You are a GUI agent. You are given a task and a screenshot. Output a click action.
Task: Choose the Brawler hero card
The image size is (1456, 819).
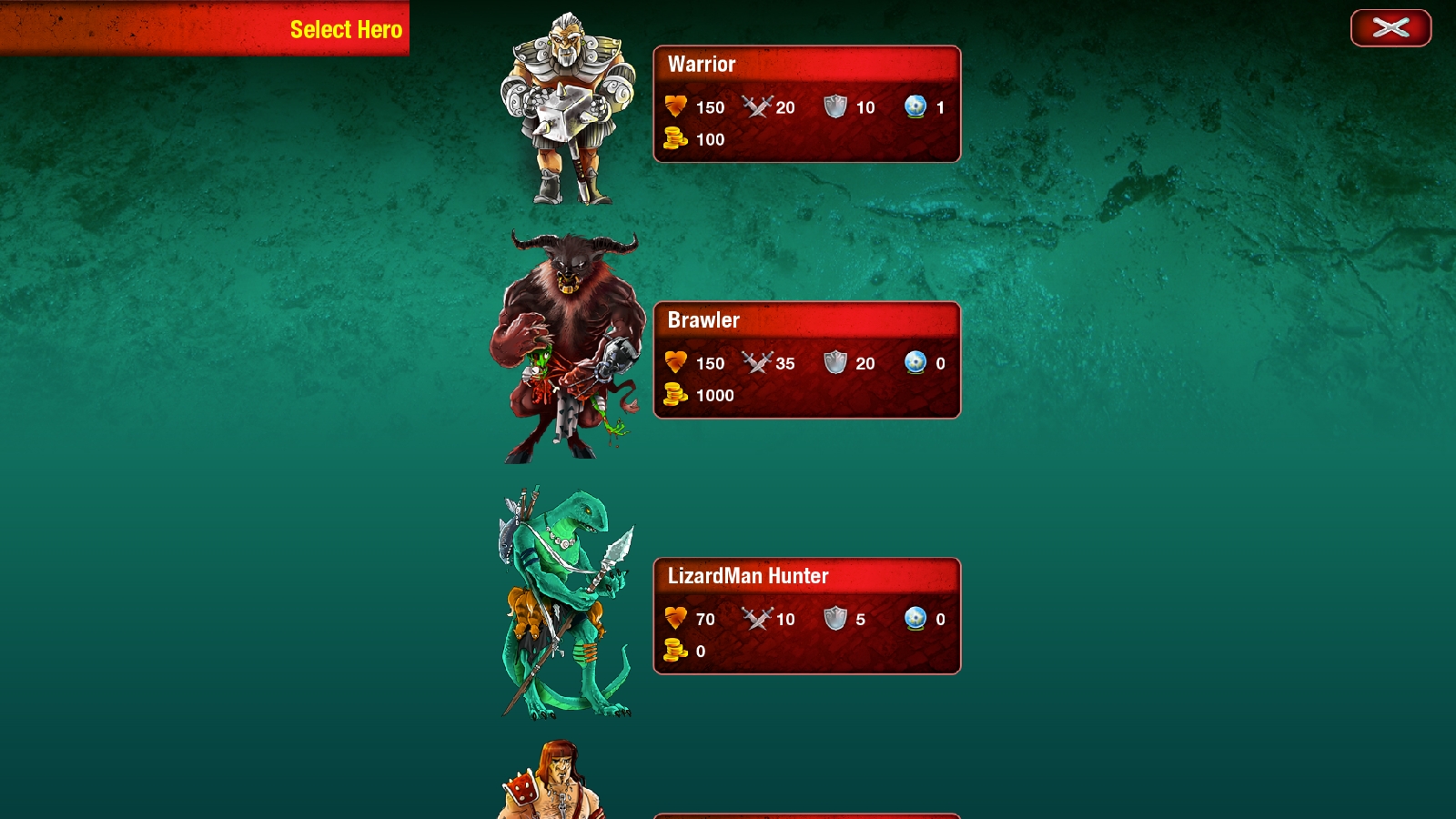click(x=806, y=360)
